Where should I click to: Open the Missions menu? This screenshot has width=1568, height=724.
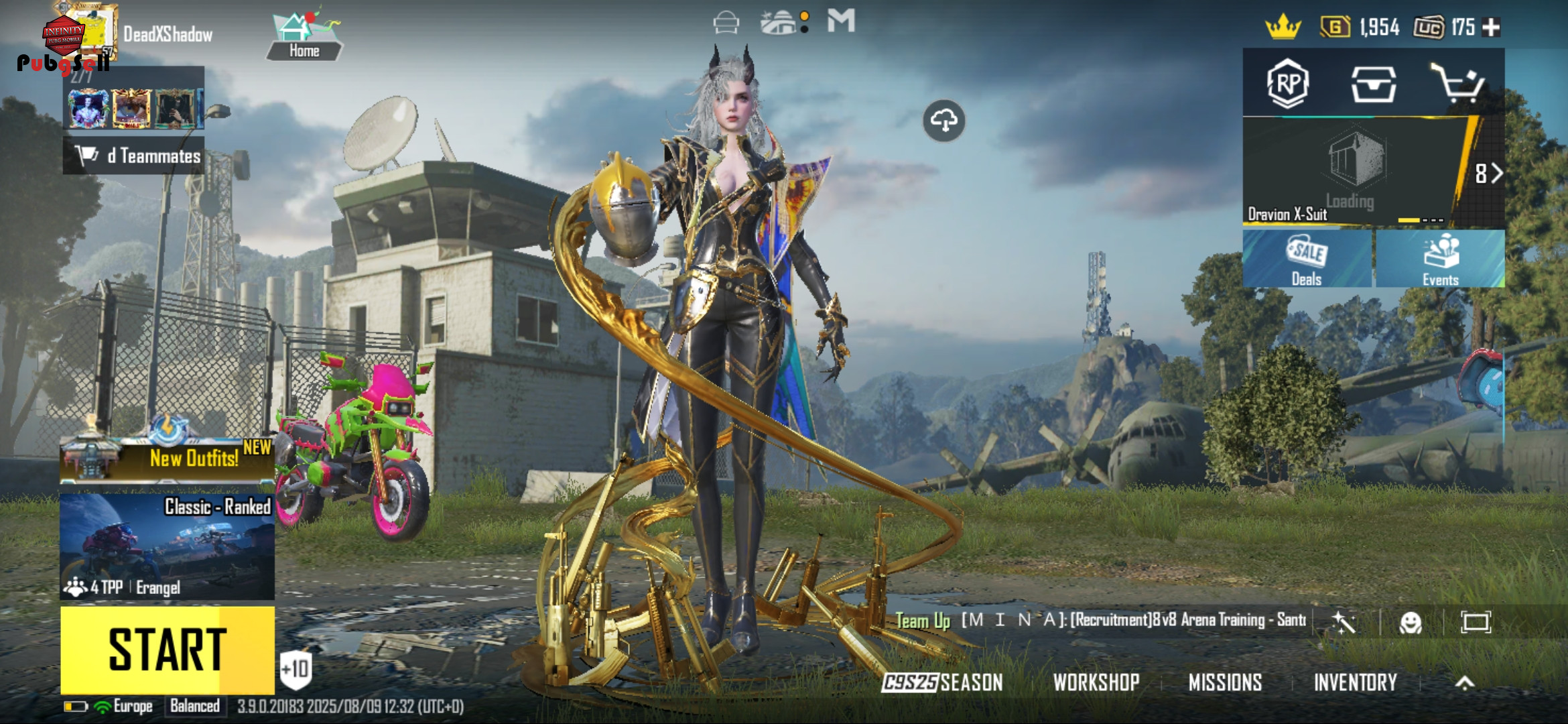1225,682
